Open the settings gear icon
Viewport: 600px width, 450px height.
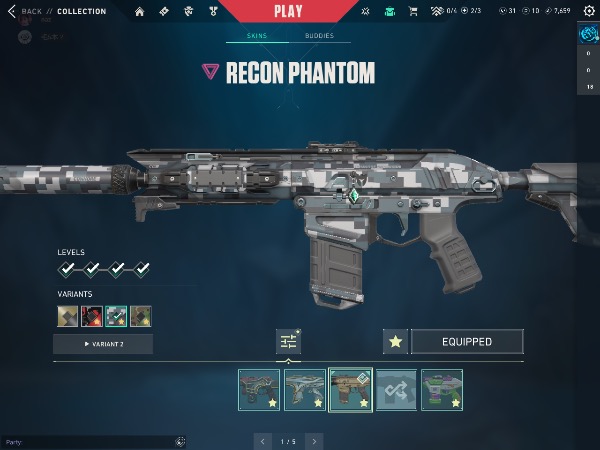coord(589,11)
